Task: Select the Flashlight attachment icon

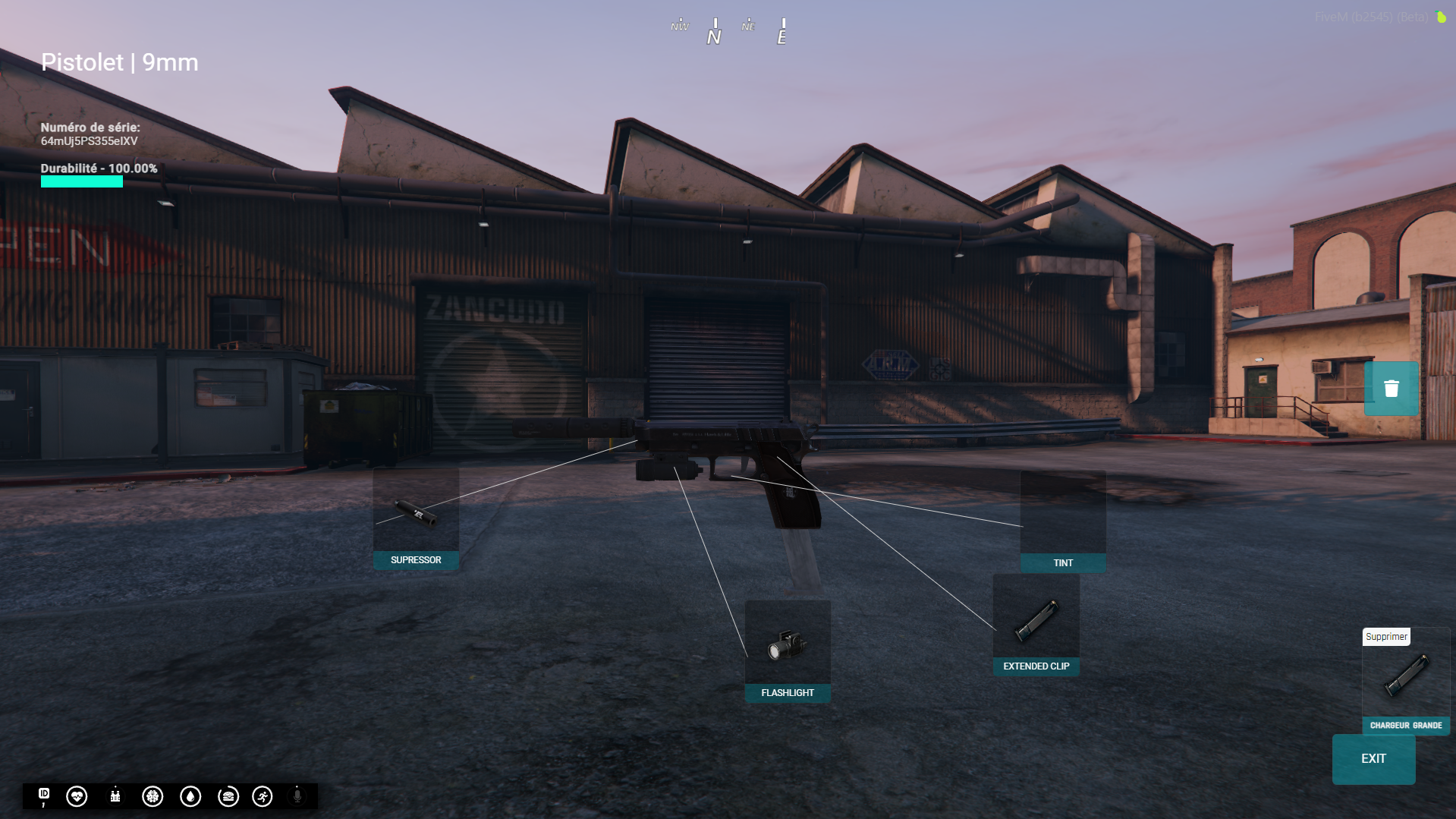Action: [788, 647]
